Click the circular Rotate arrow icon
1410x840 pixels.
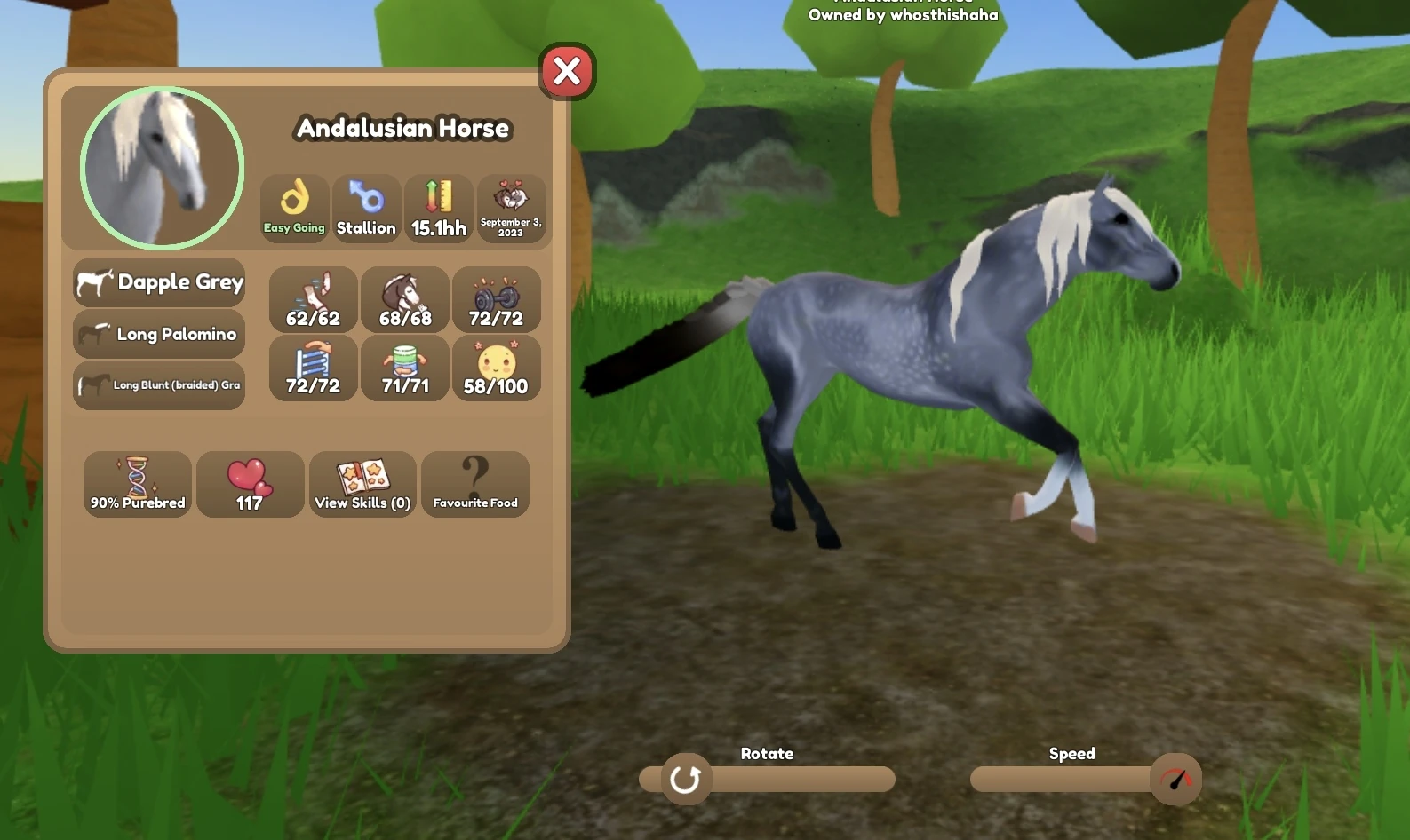685,779
